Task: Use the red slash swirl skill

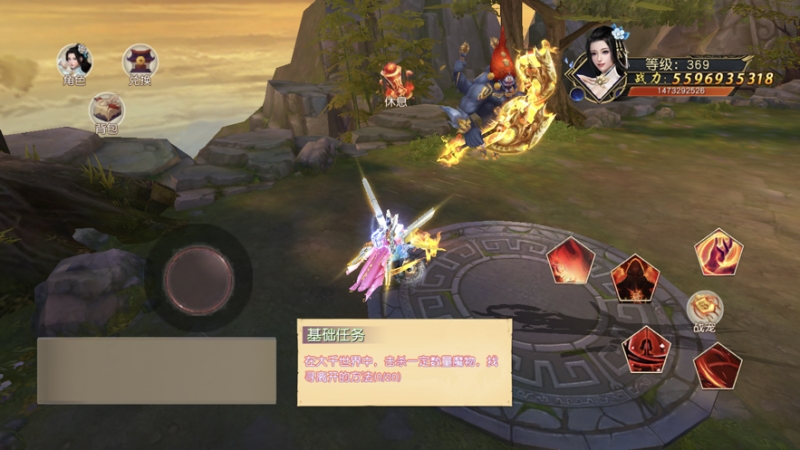Action: (x=717, y=366)
